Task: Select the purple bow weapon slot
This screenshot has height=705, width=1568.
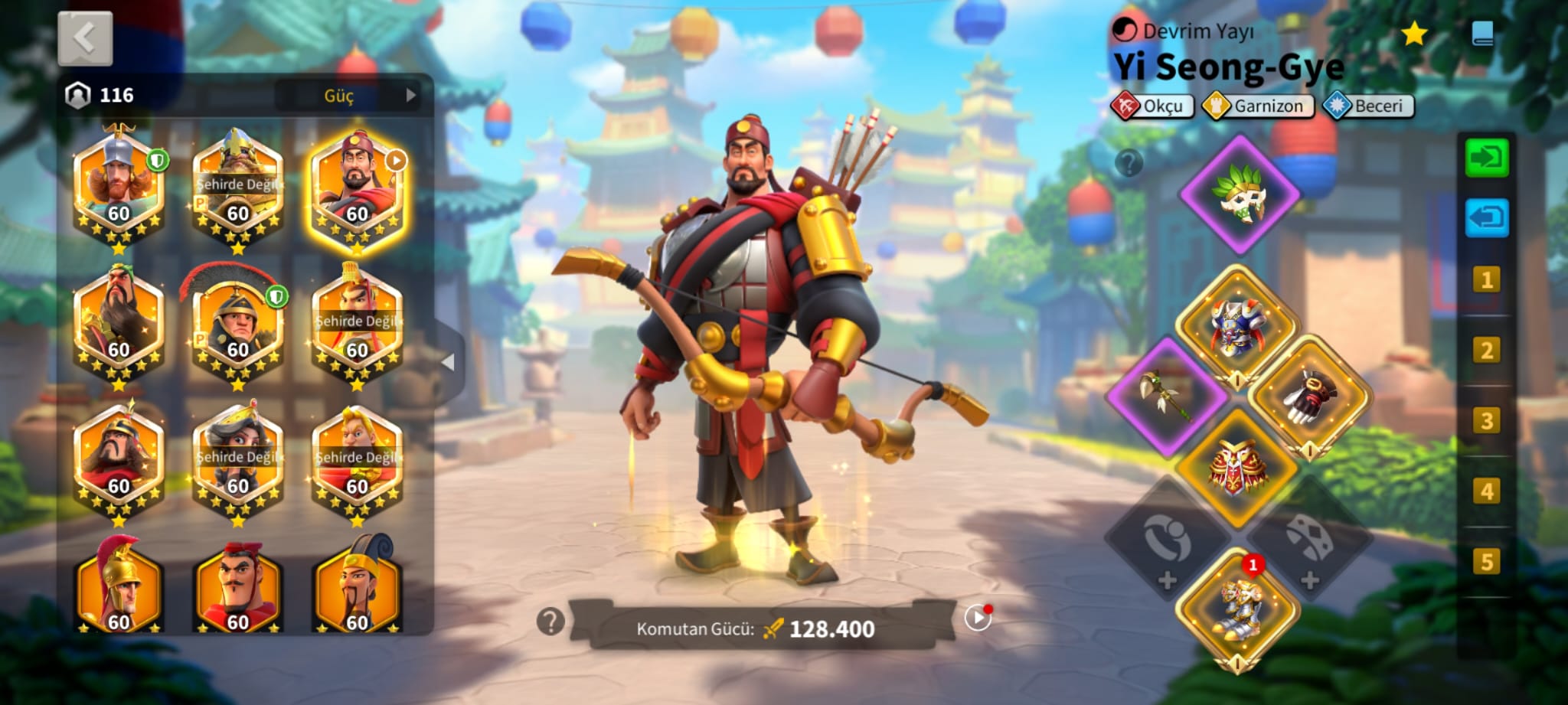Action: pyautogui.click(x=1167, y=395)
